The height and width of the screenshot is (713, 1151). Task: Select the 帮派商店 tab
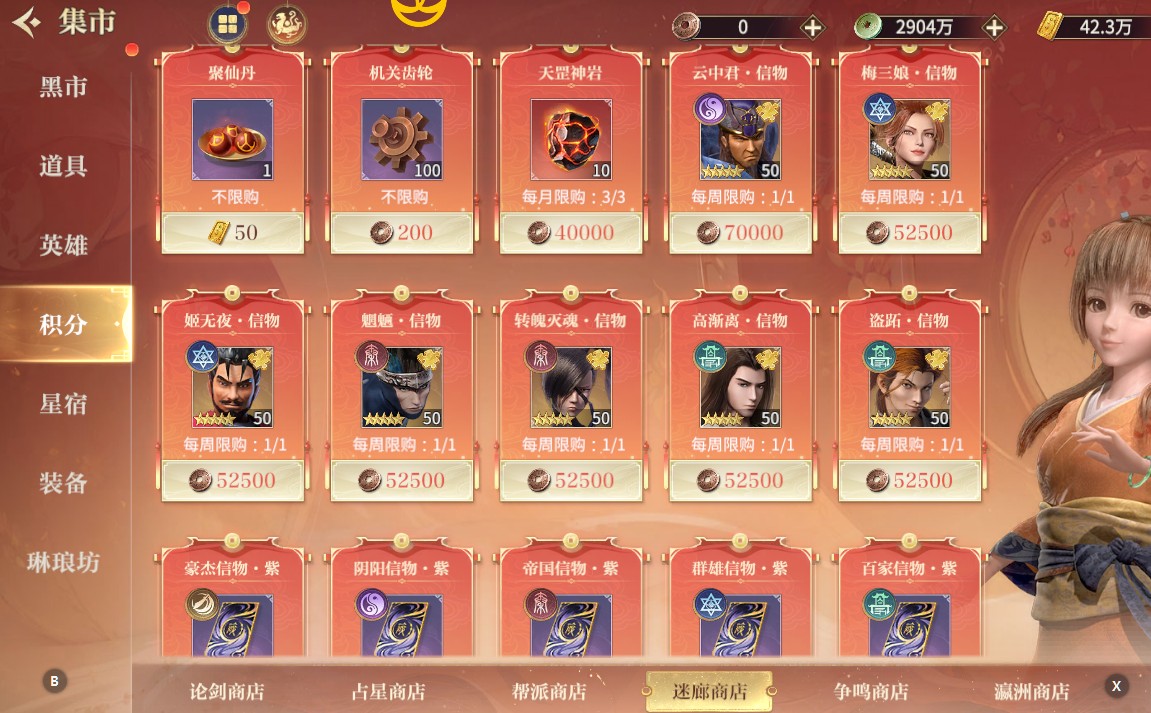(548, 691)
